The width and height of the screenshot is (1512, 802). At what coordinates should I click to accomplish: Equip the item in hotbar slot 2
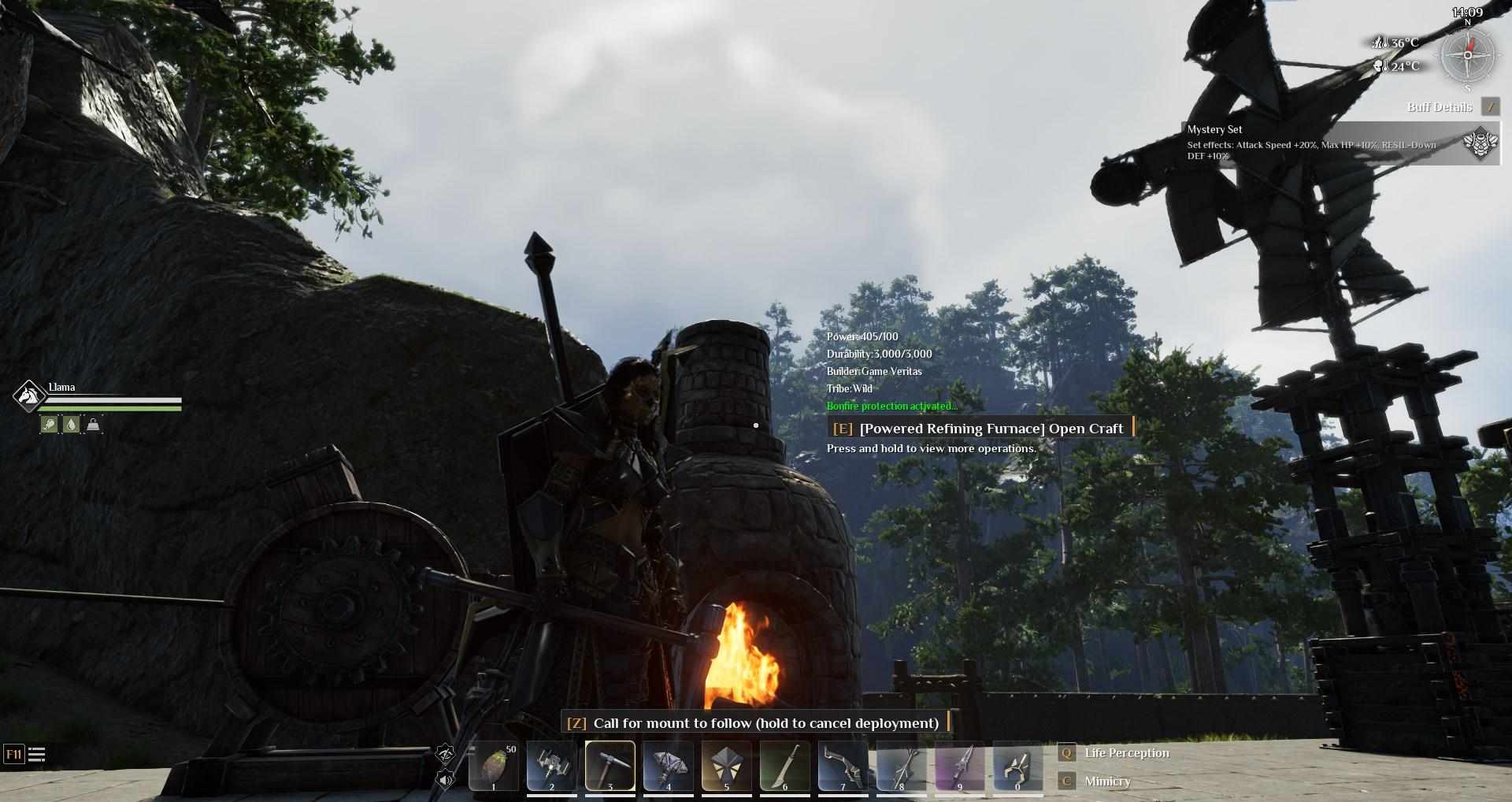click(x=551, y=765)
